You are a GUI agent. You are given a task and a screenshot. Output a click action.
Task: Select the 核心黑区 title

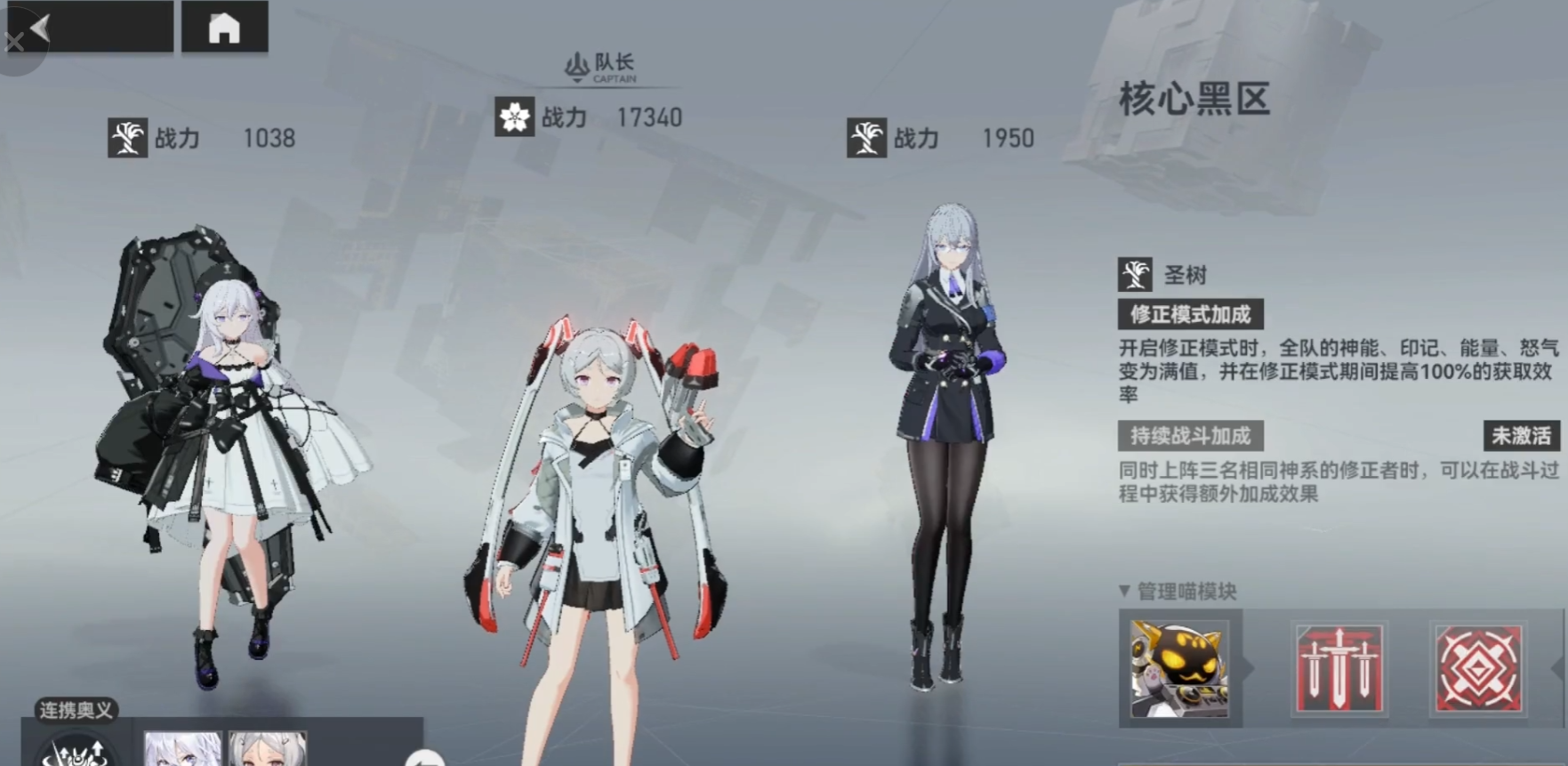click(x=1196, y=100)
